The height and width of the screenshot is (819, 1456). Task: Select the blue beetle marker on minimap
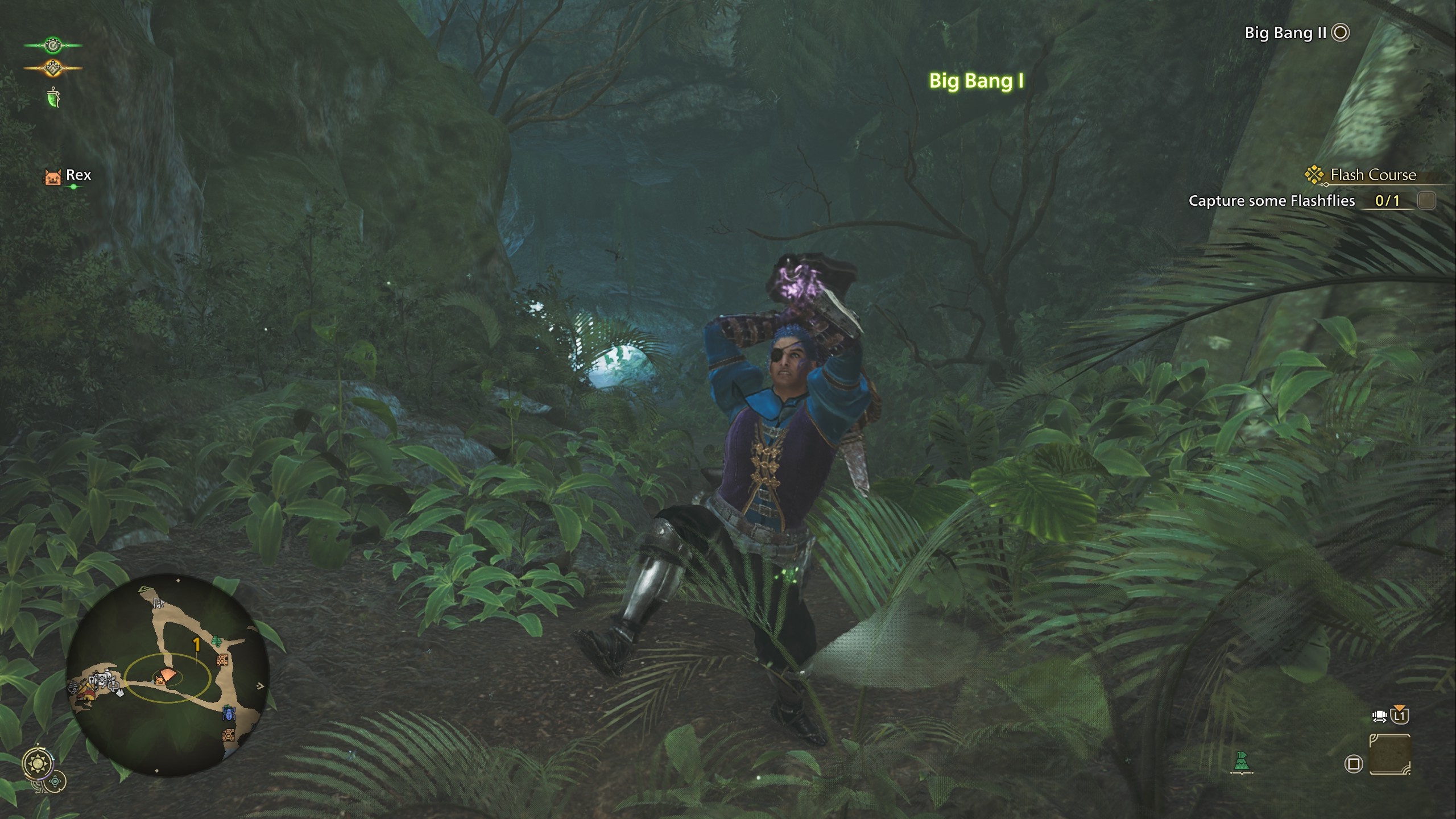229,712
